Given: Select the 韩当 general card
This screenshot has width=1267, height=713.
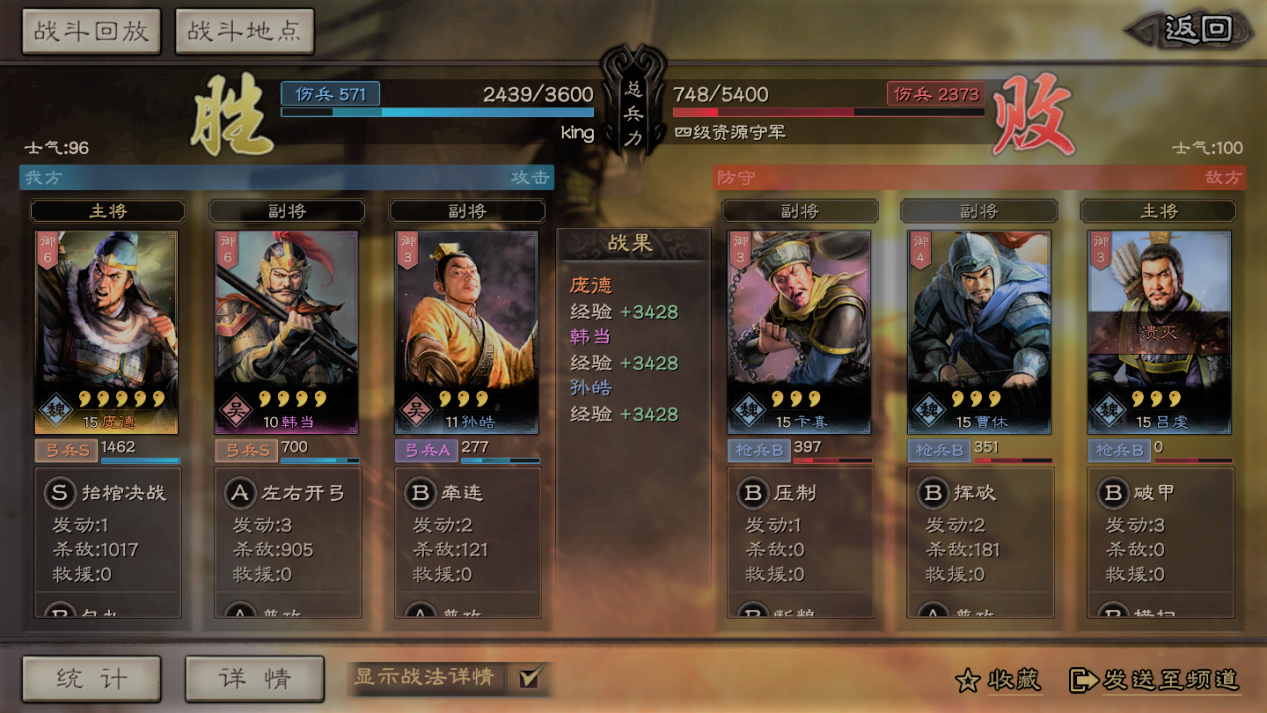Looking at the screenshot, I should (x=286, y=332).
